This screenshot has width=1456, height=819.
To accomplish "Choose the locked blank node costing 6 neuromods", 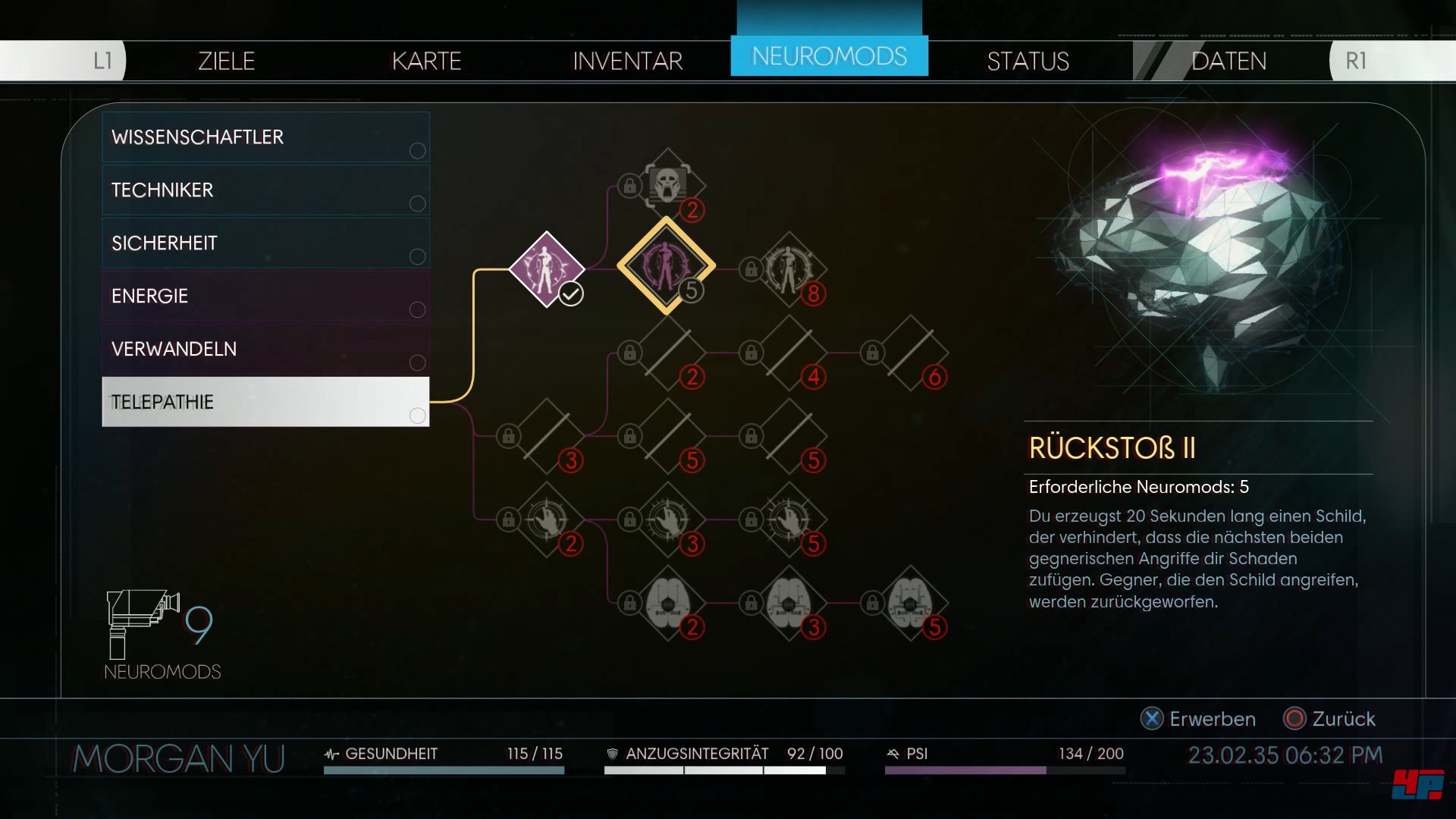I will tap(910, 353).
